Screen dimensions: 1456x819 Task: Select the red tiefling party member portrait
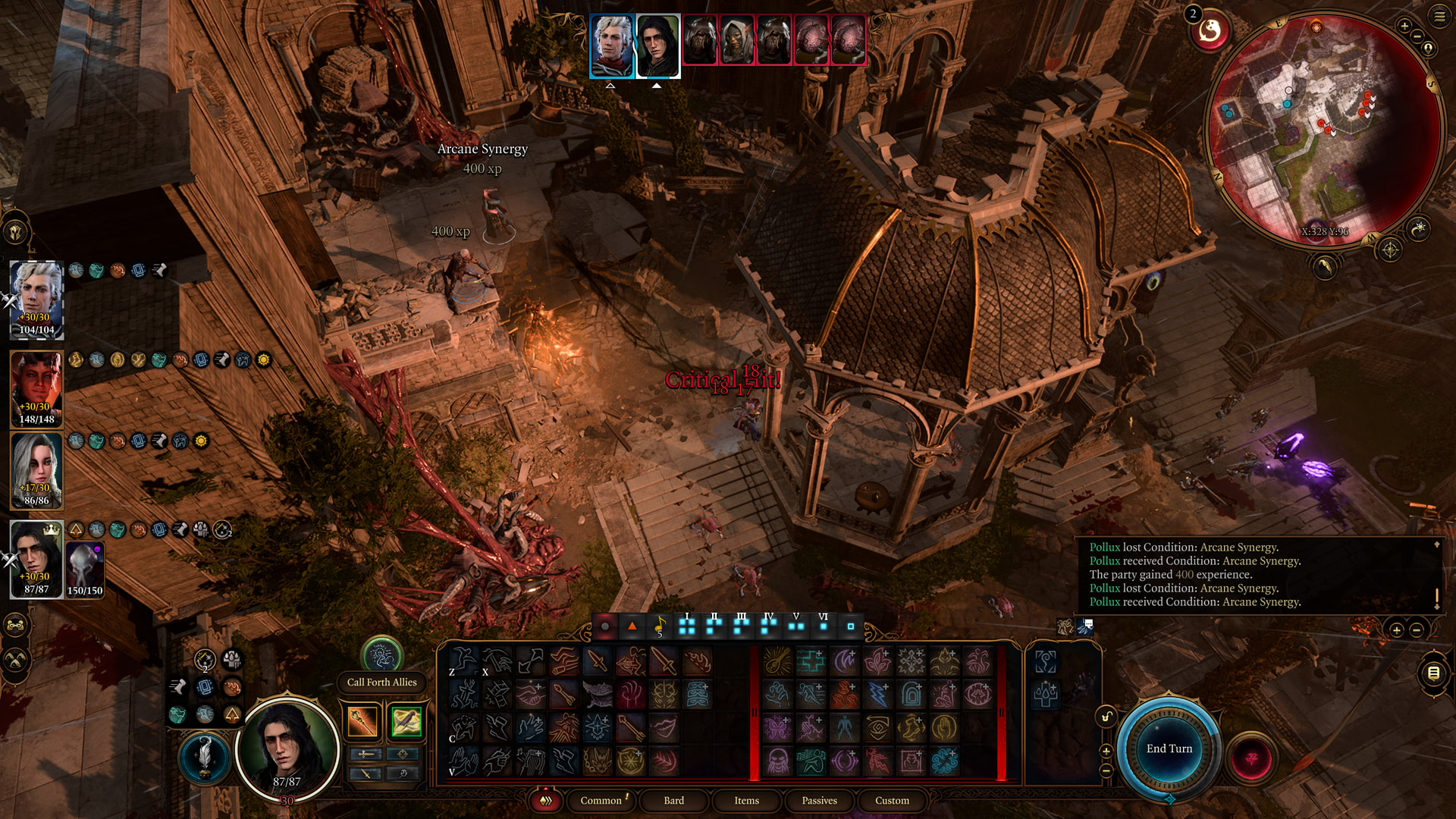point(36,388)
